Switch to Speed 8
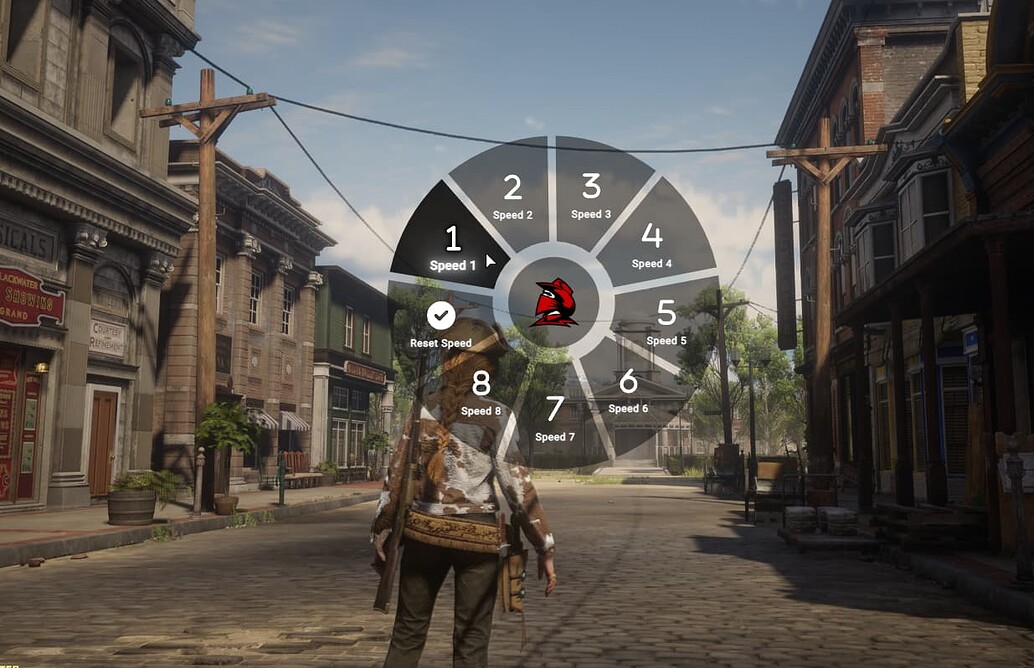Viewport: 1034px width, 668px height. 481,391
